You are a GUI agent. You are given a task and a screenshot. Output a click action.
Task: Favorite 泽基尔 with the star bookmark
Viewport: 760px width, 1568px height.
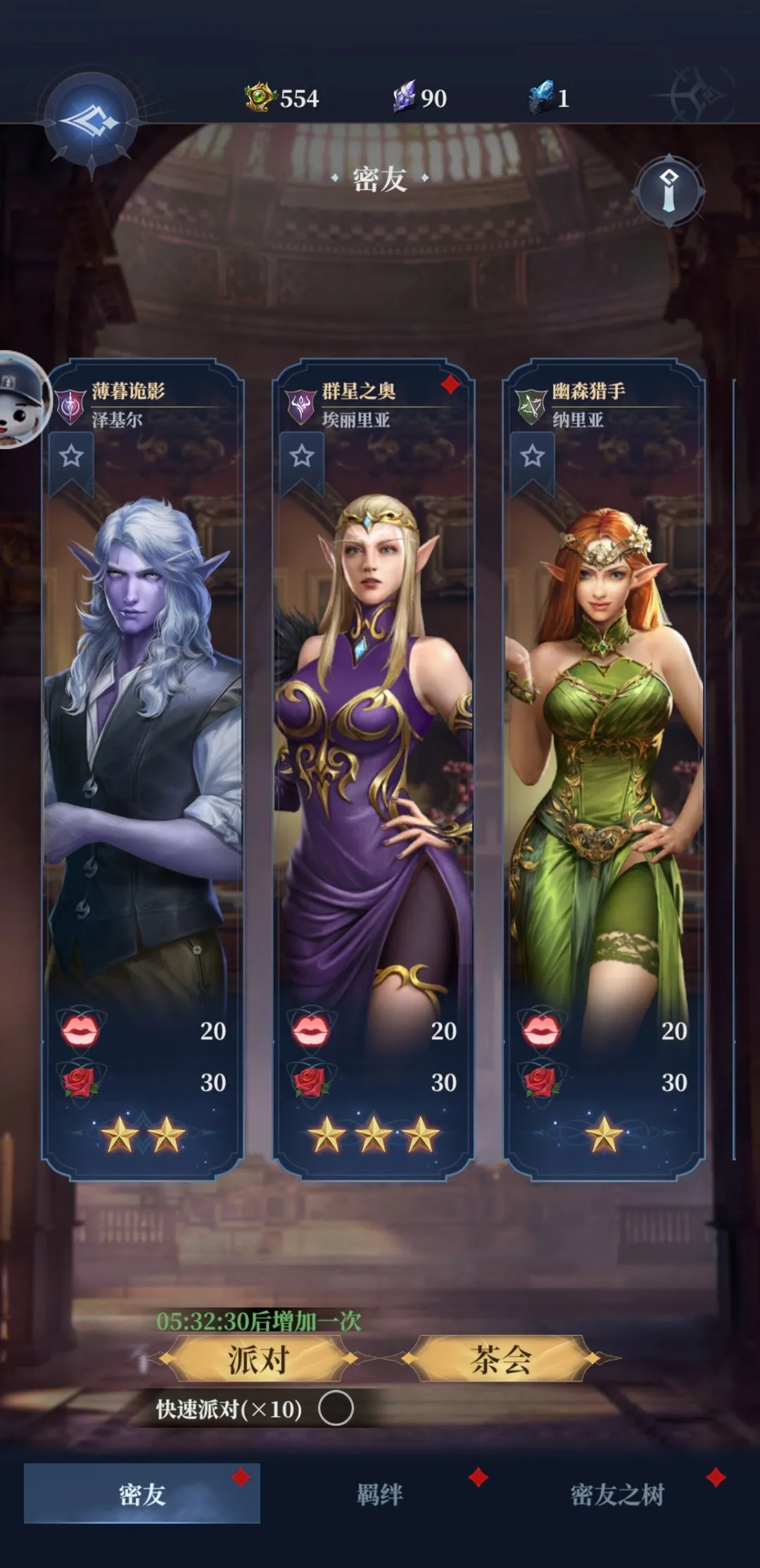click(71, 457)
